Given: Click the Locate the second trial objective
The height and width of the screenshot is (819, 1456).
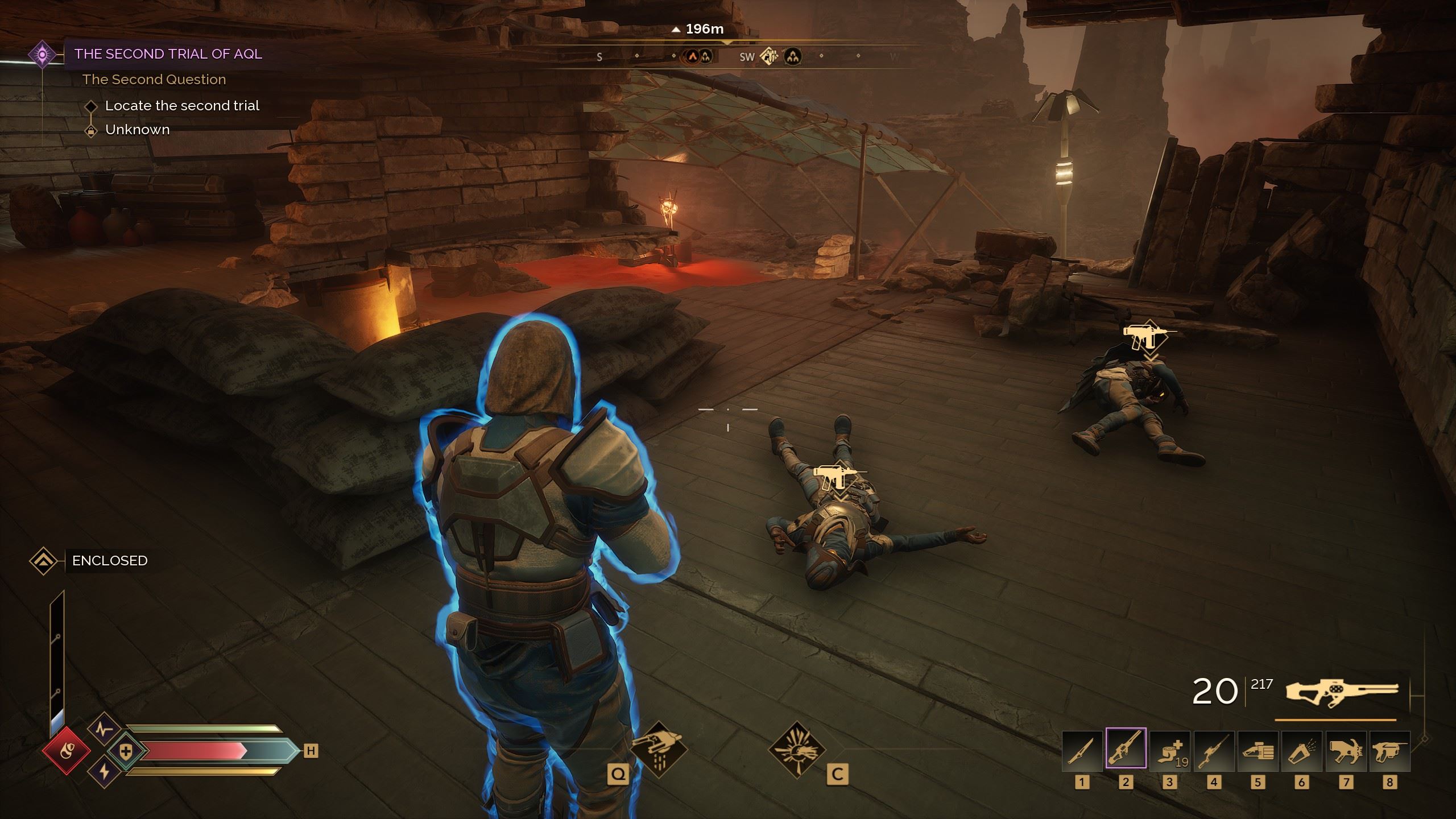Looking at the screenshot, I should [x=182, y=106].
